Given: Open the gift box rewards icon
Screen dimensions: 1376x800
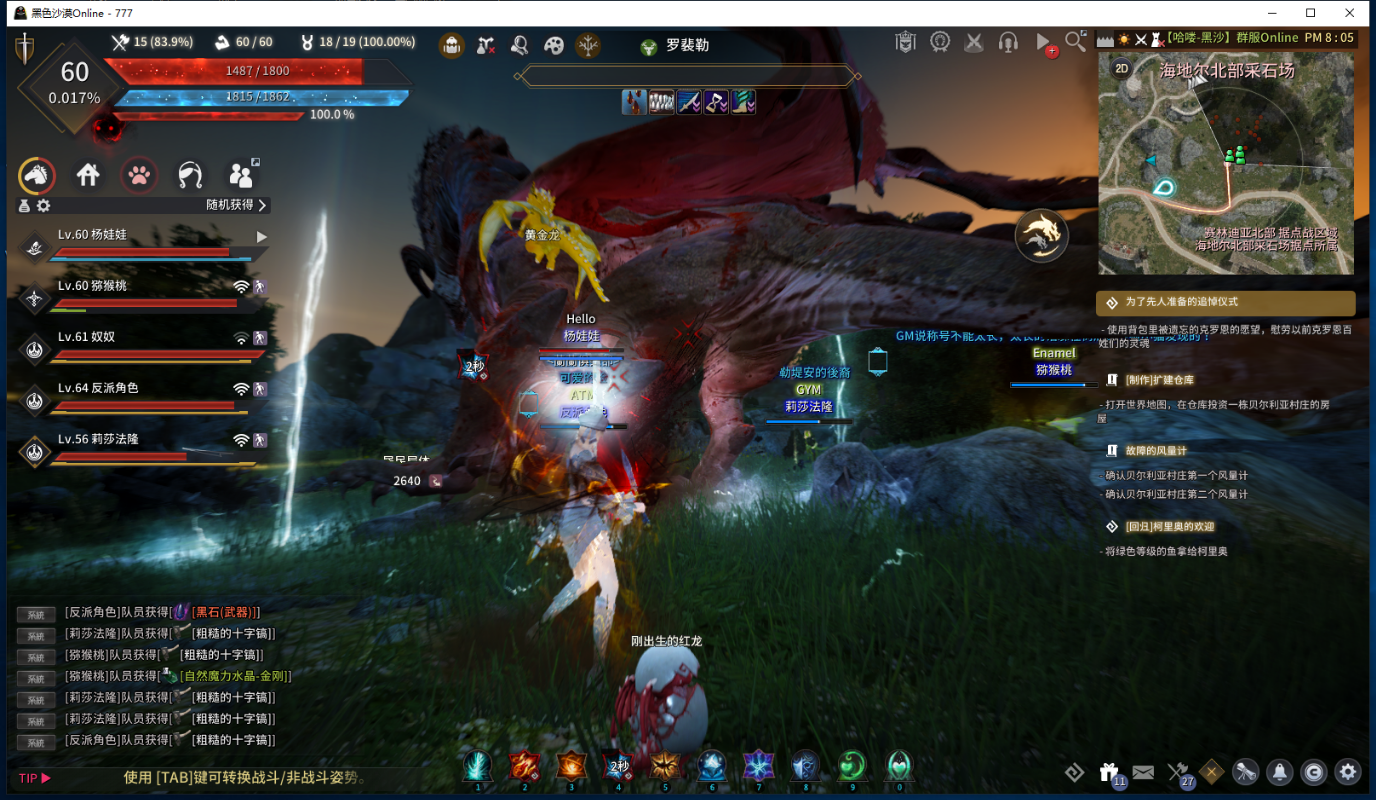Looking at the screenshot, I should [x=1108, y=772].
